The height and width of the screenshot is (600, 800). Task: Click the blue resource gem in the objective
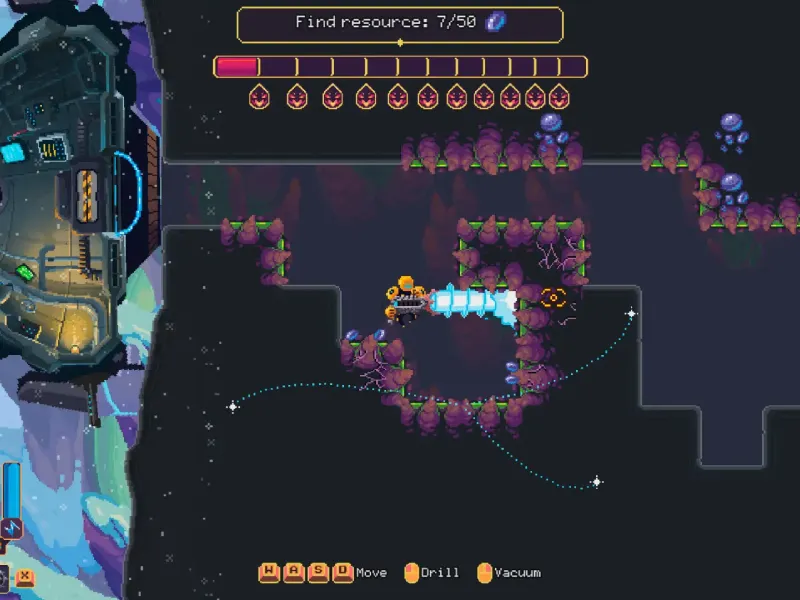495,22
